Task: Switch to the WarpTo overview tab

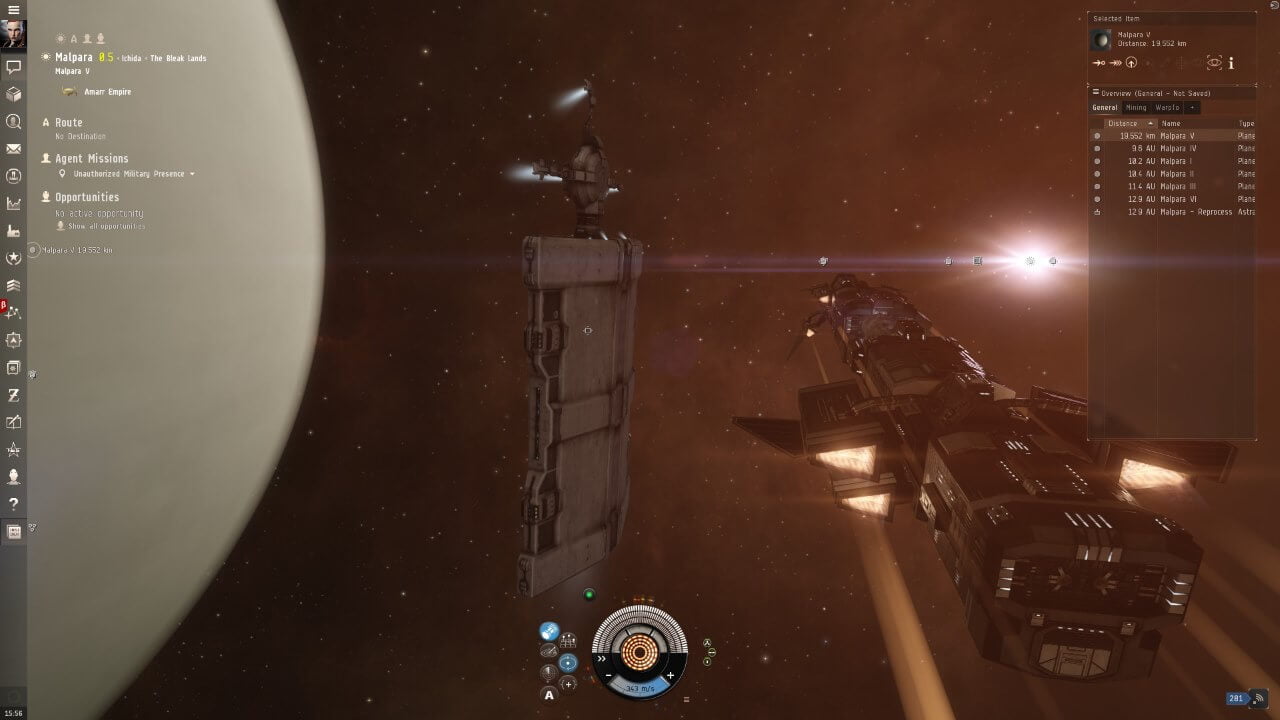Action: pos(1167,107)
